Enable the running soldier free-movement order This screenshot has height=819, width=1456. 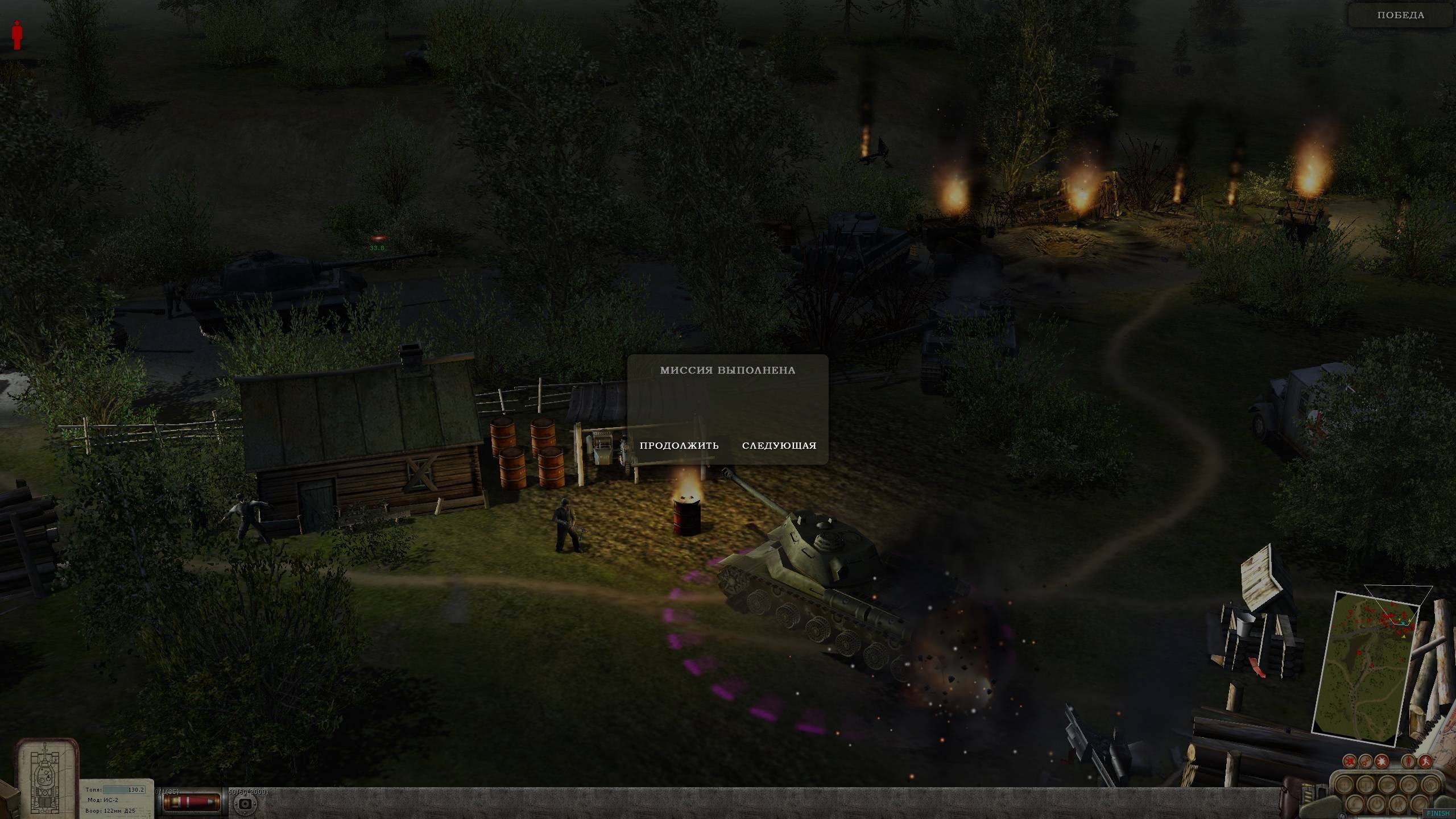coord(1425,761)
